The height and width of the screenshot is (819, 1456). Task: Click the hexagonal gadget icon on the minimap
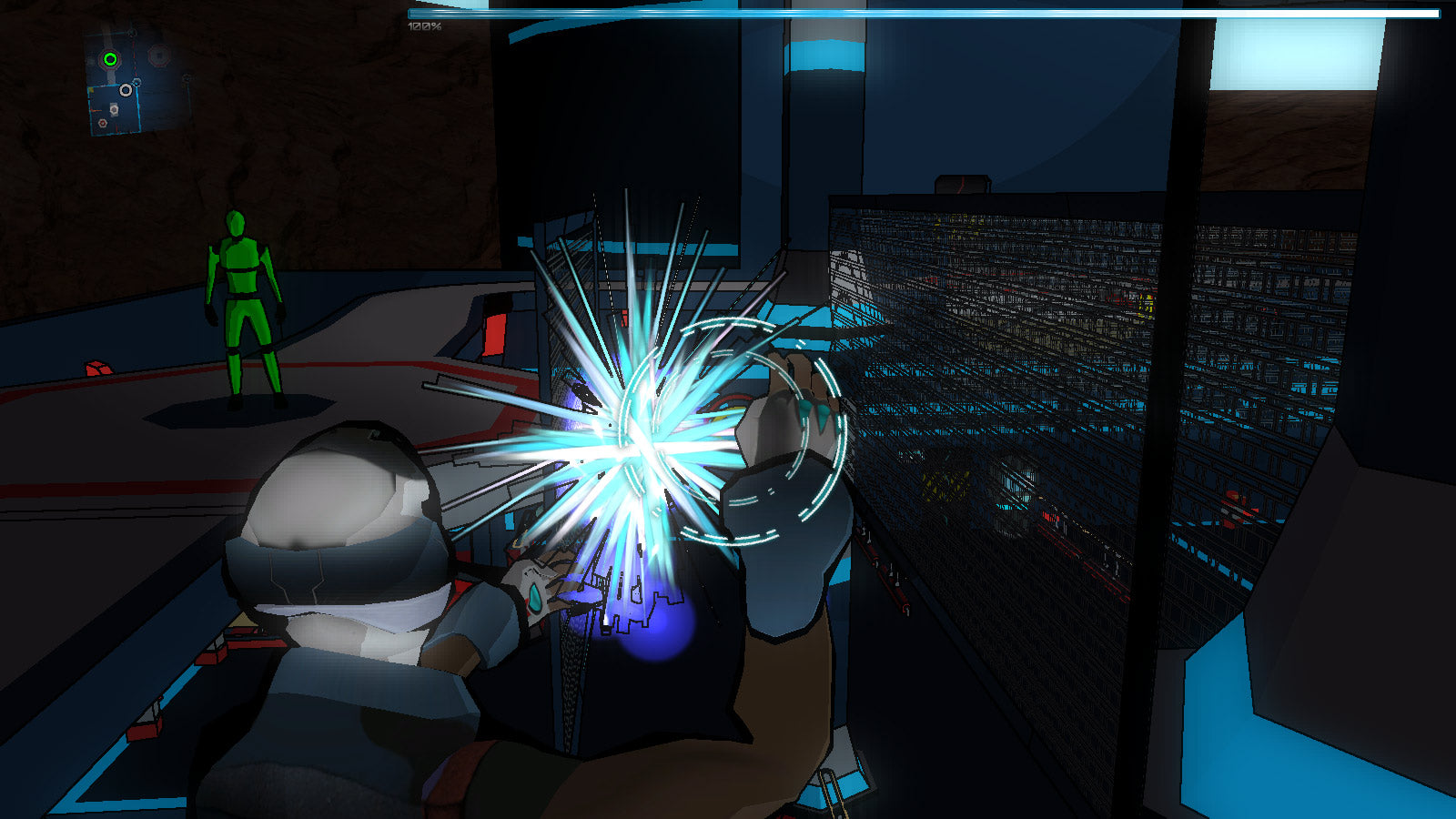[115, 109]
